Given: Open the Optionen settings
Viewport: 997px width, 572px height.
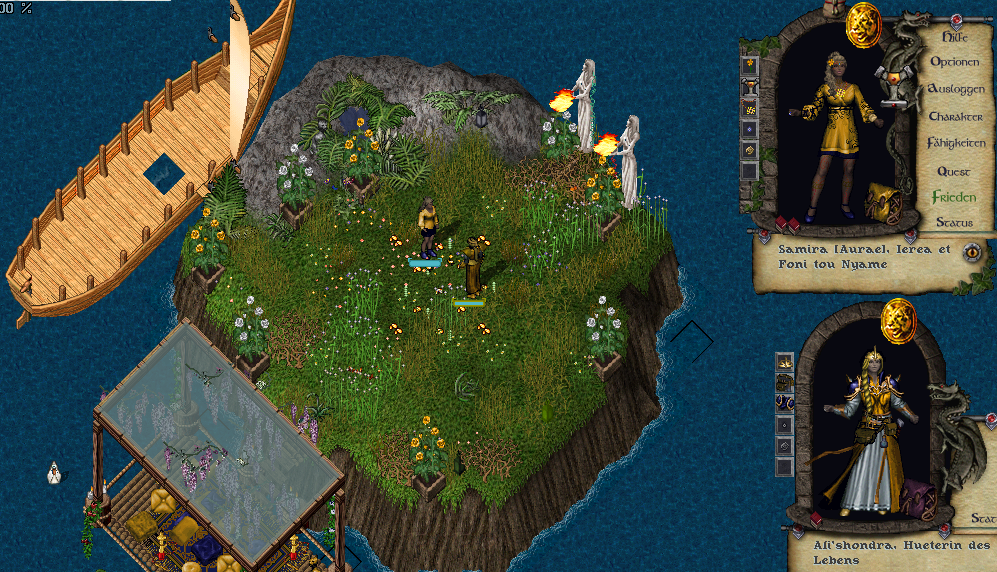Looking at the screenshot, I should 955,62.
